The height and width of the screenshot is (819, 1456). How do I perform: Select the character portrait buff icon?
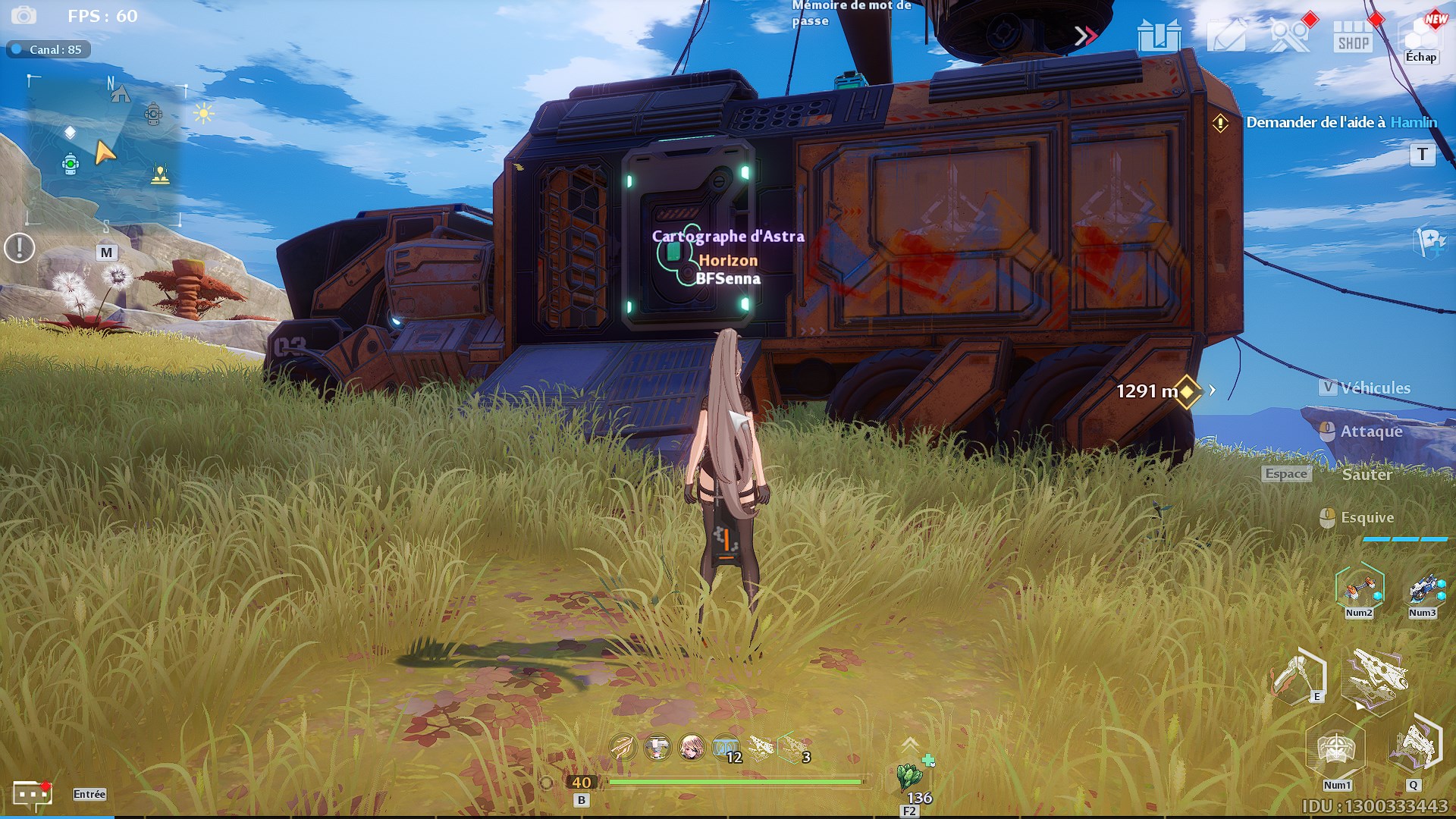pos(691,748)
